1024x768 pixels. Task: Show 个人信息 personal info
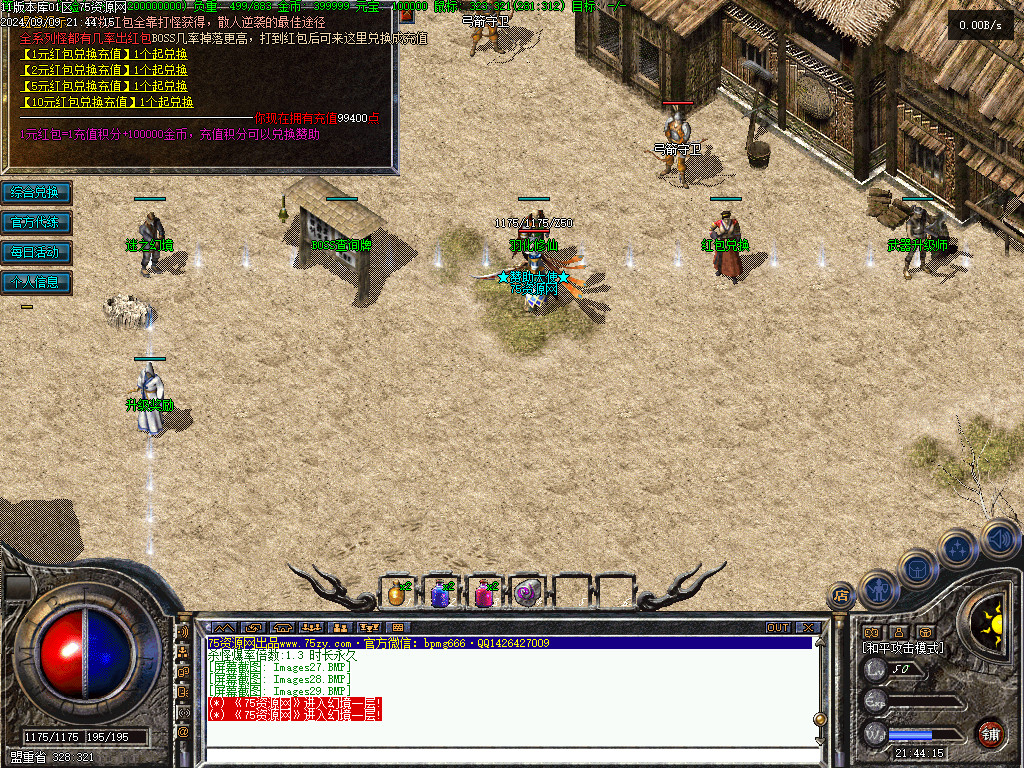(x=36, y=282)
